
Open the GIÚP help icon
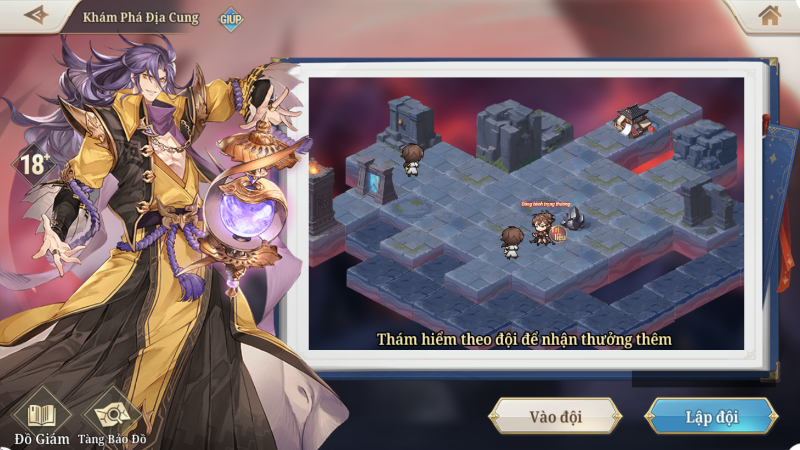230,18
